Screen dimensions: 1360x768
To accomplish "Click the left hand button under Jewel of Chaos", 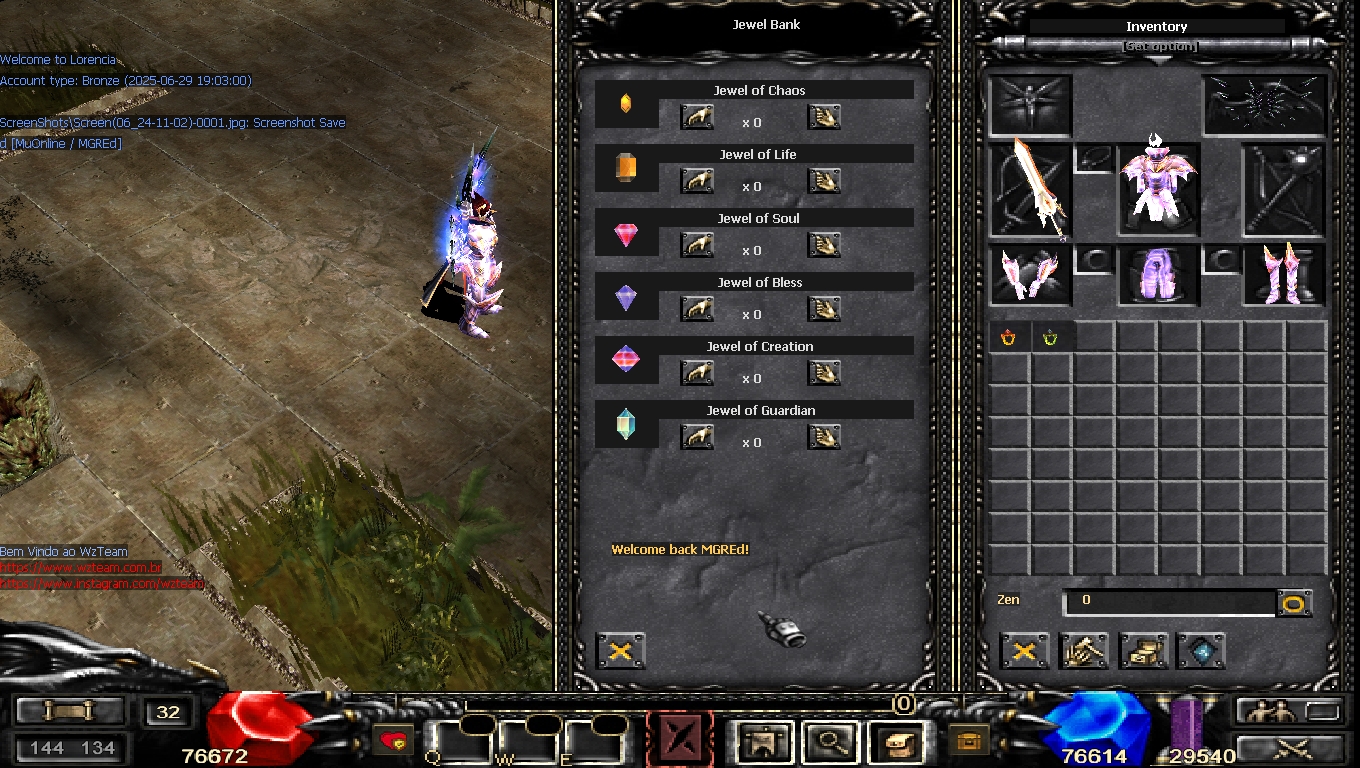I will pos(697,118).
